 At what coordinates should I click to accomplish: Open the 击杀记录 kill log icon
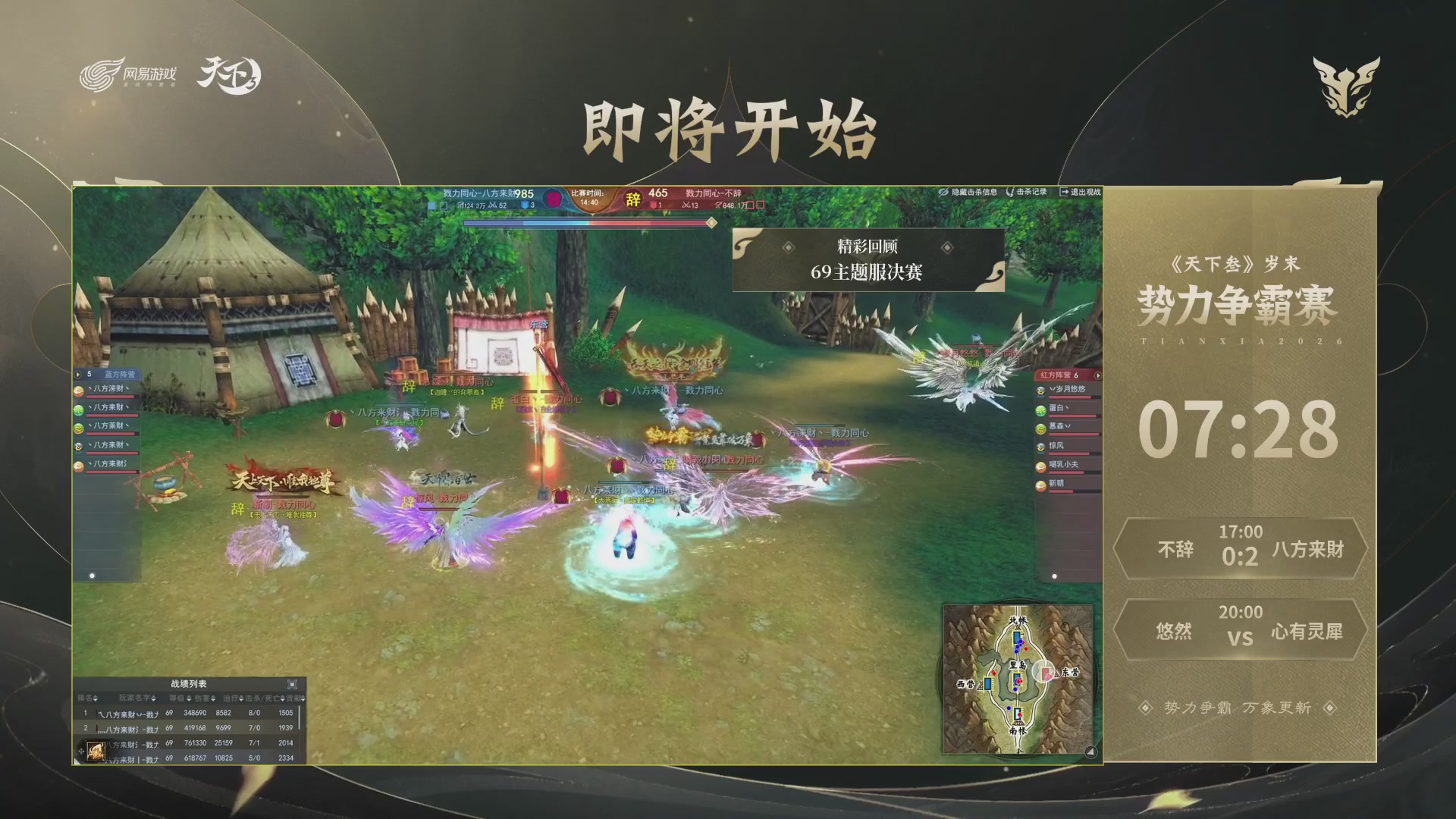pos(1011,192)
